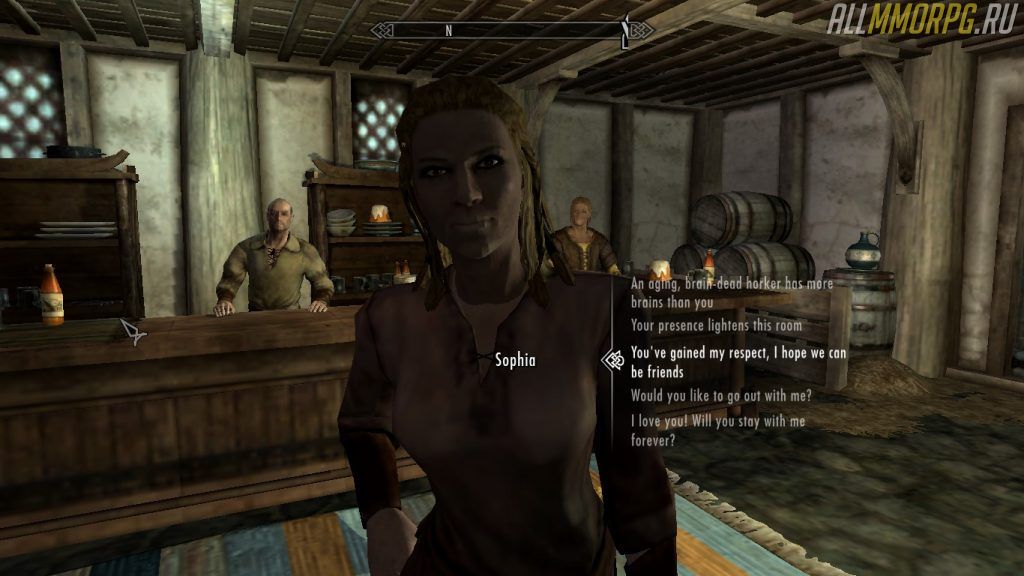
Task: Choose "I love you! Will you stay" reply
Action: coord(717,430)
